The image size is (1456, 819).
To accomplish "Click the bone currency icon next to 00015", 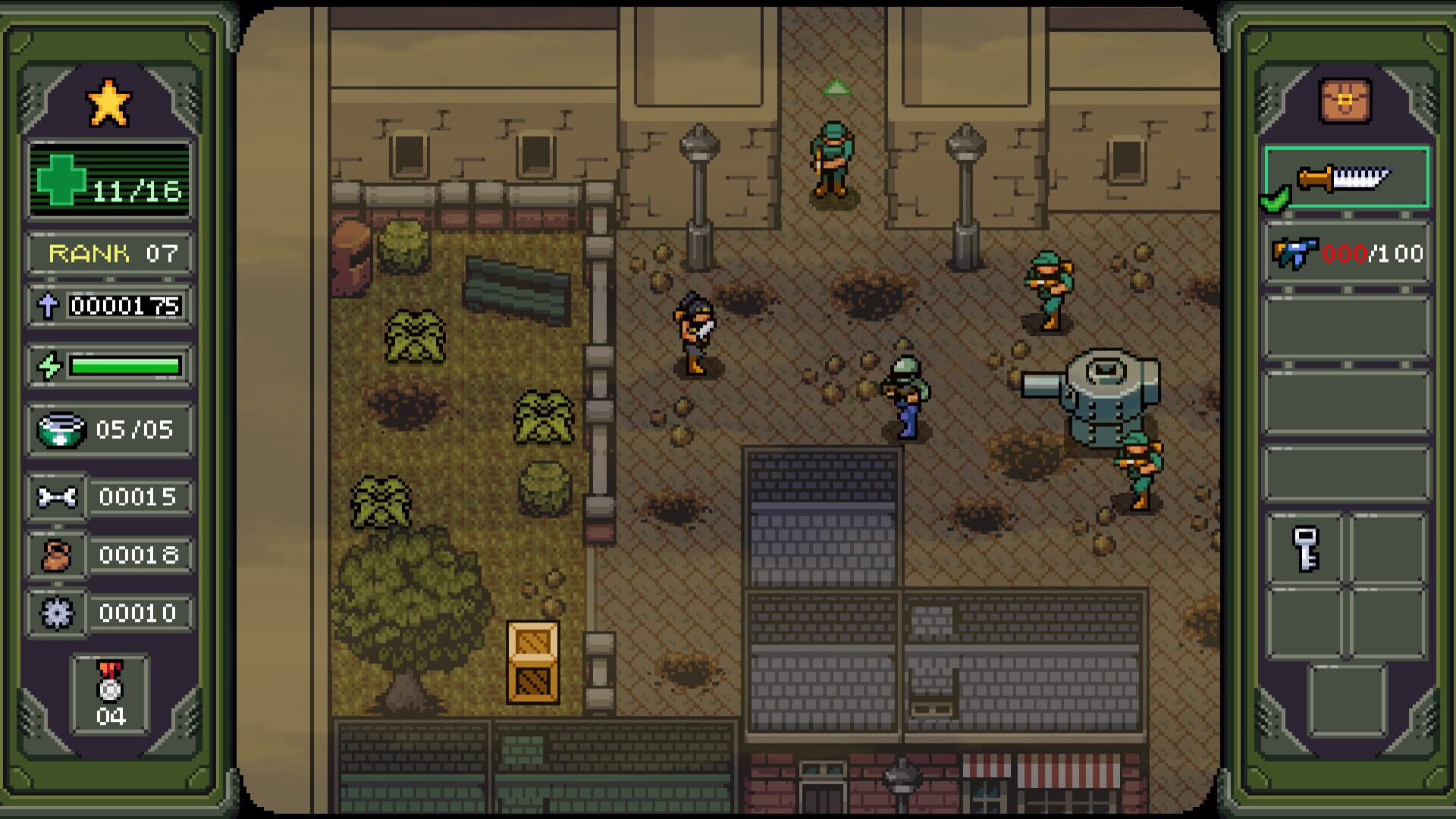I will point(58,497).
